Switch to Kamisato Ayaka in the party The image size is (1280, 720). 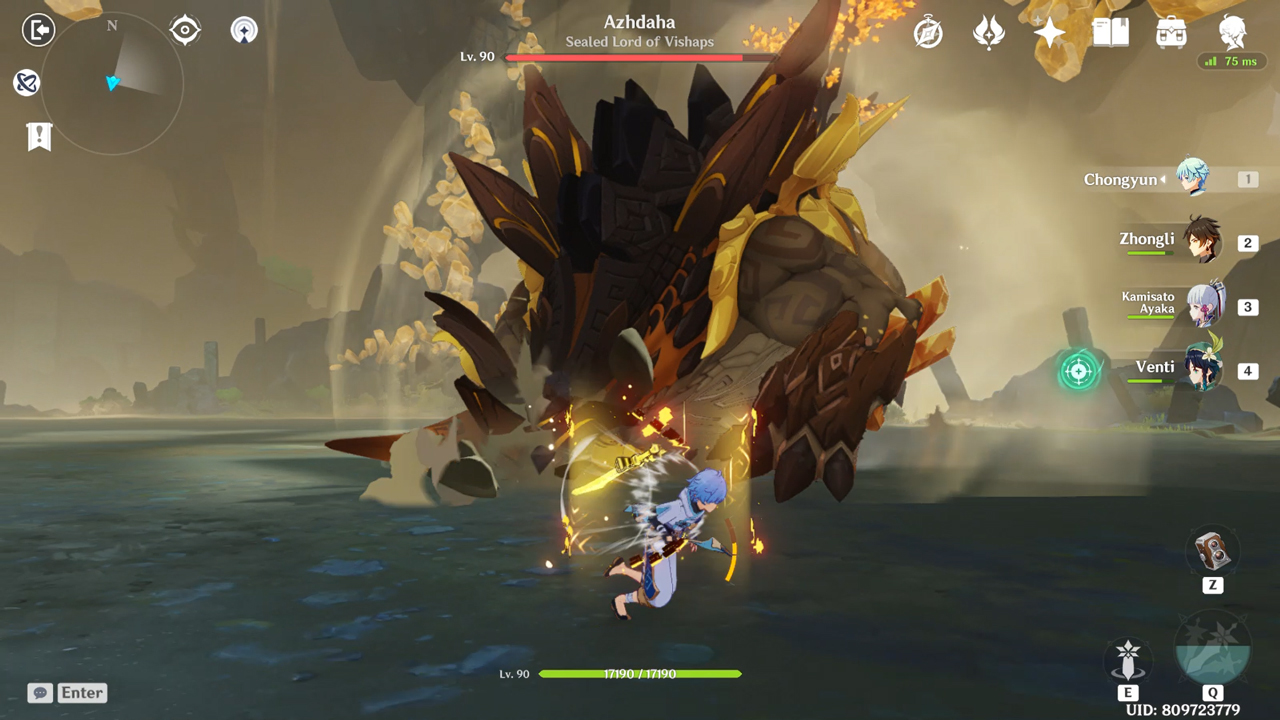click(1204, 305)
